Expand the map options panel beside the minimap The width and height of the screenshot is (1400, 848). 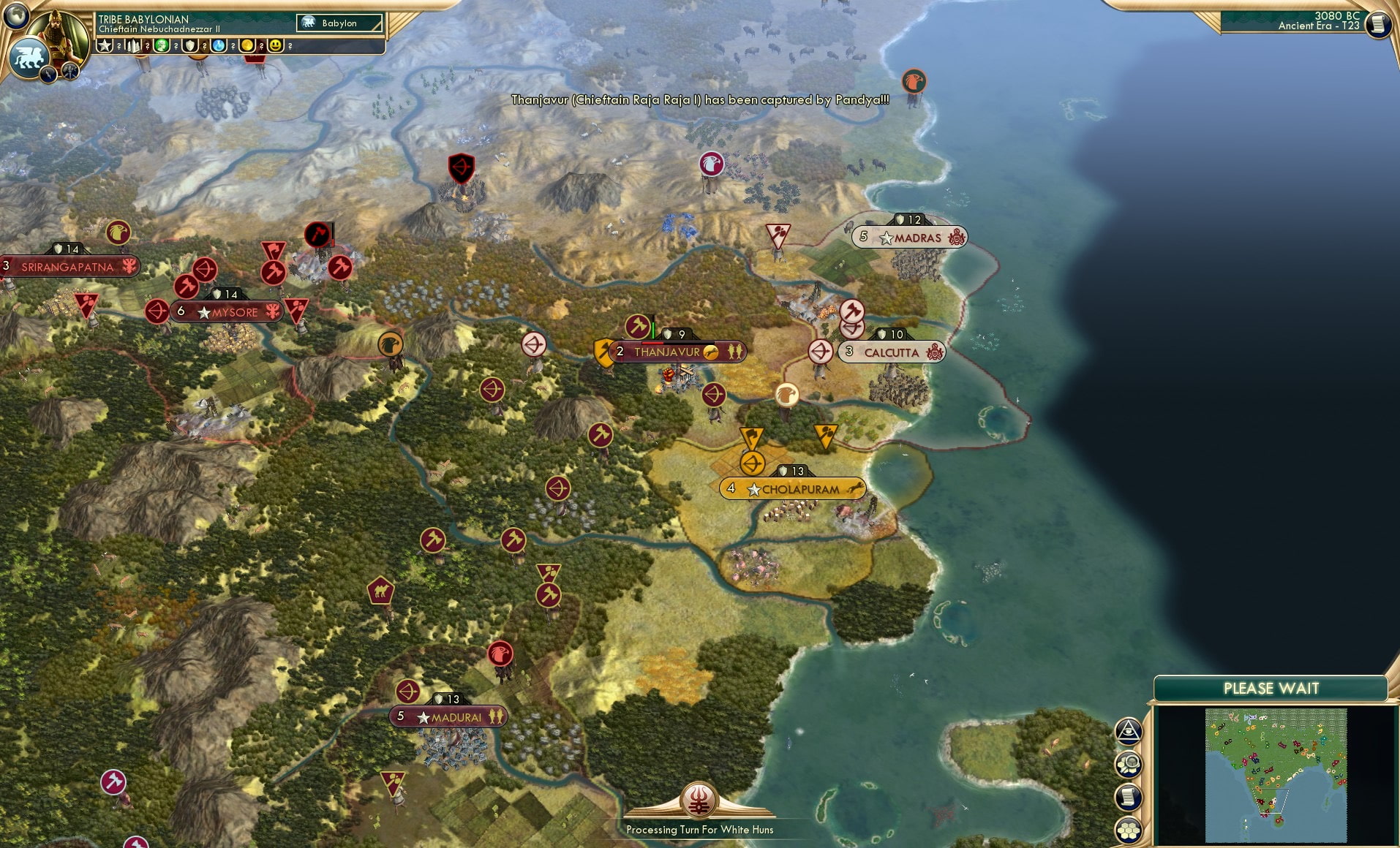pyautogui.click(x=1129, y=764)
